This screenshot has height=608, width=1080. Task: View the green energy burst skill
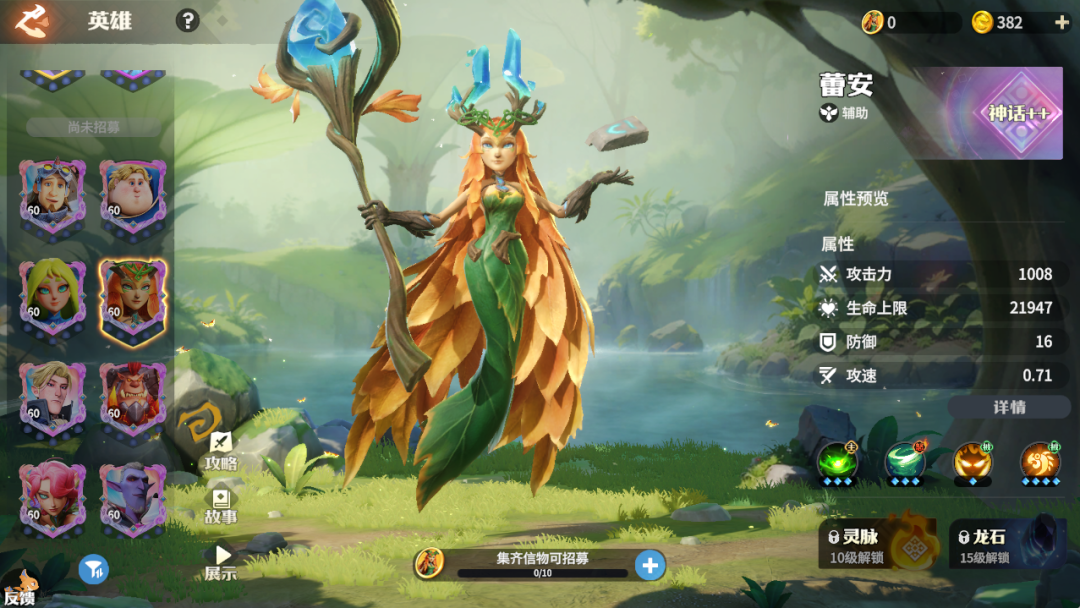pyautogui.click(x=837, y=461)
